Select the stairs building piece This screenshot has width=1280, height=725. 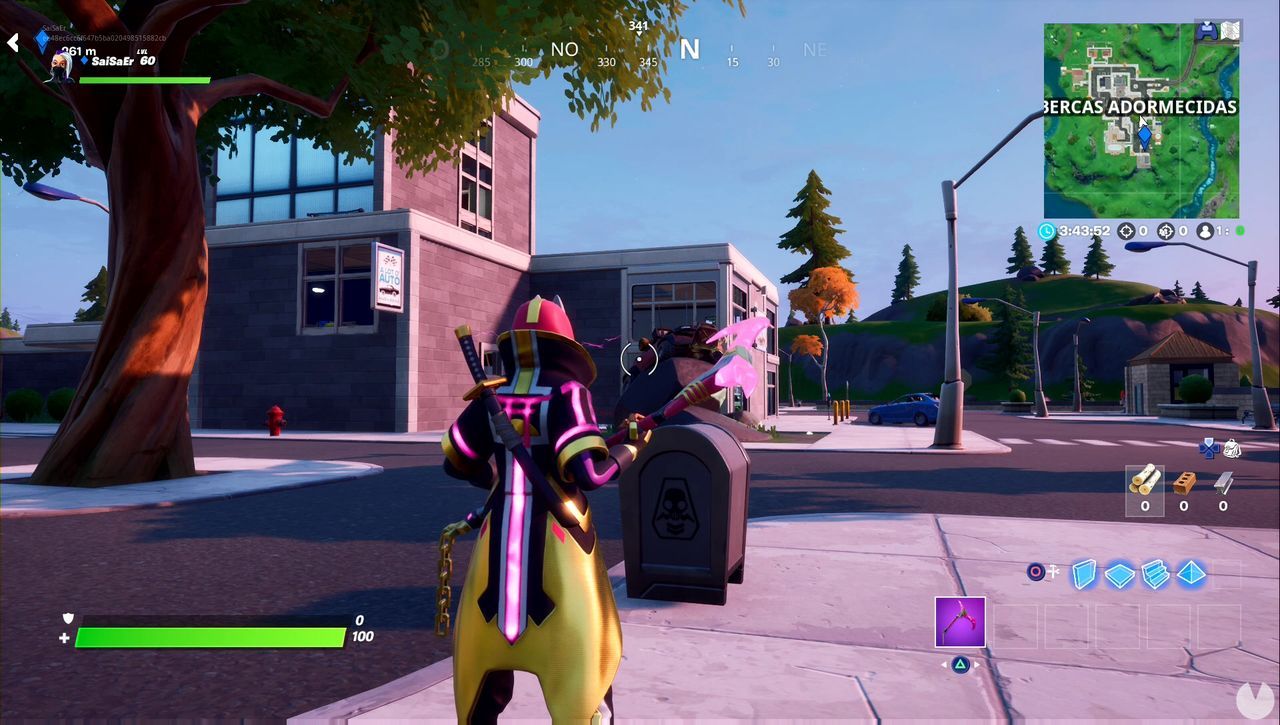coord(1153,575)
